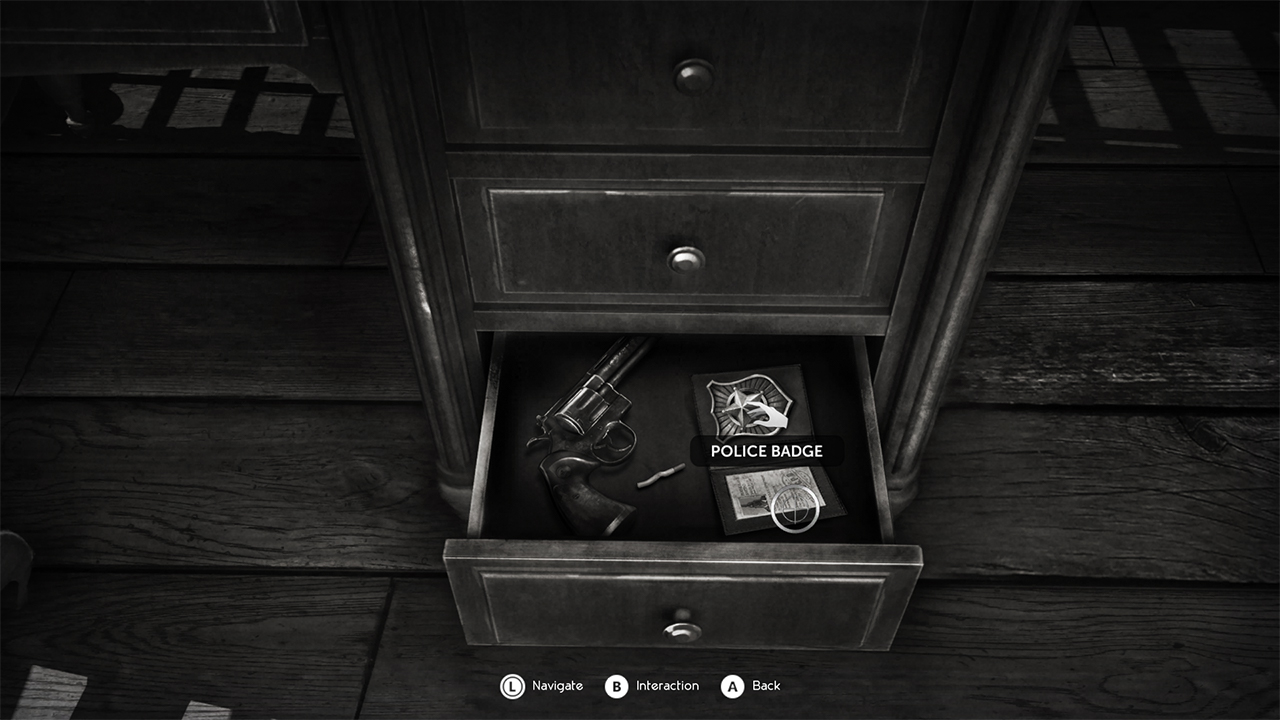Select the hand cursor on the badge
The image size is (1280, 720).
(768, 416)
